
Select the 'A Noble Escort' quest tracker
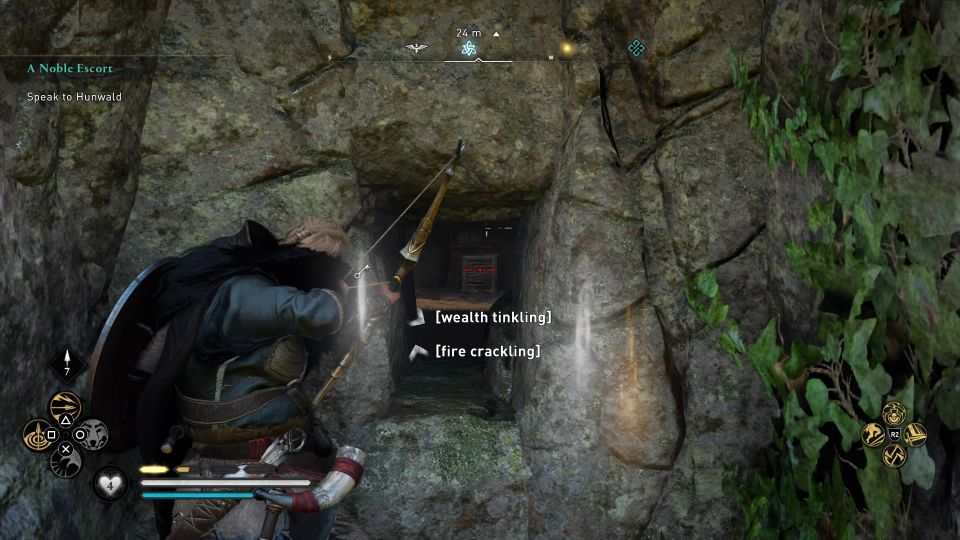point(70,69)
